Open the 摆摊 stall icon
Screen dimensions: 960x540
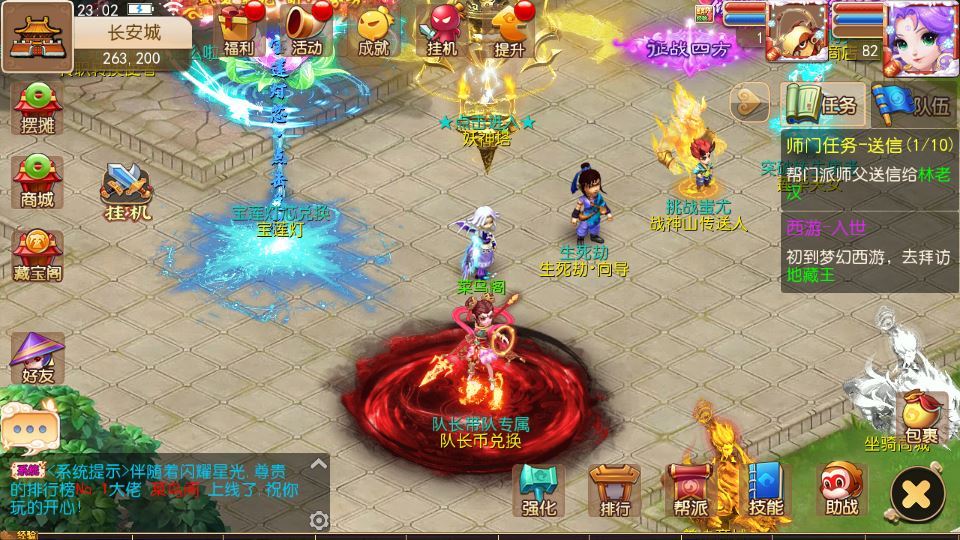coord(37,107)
